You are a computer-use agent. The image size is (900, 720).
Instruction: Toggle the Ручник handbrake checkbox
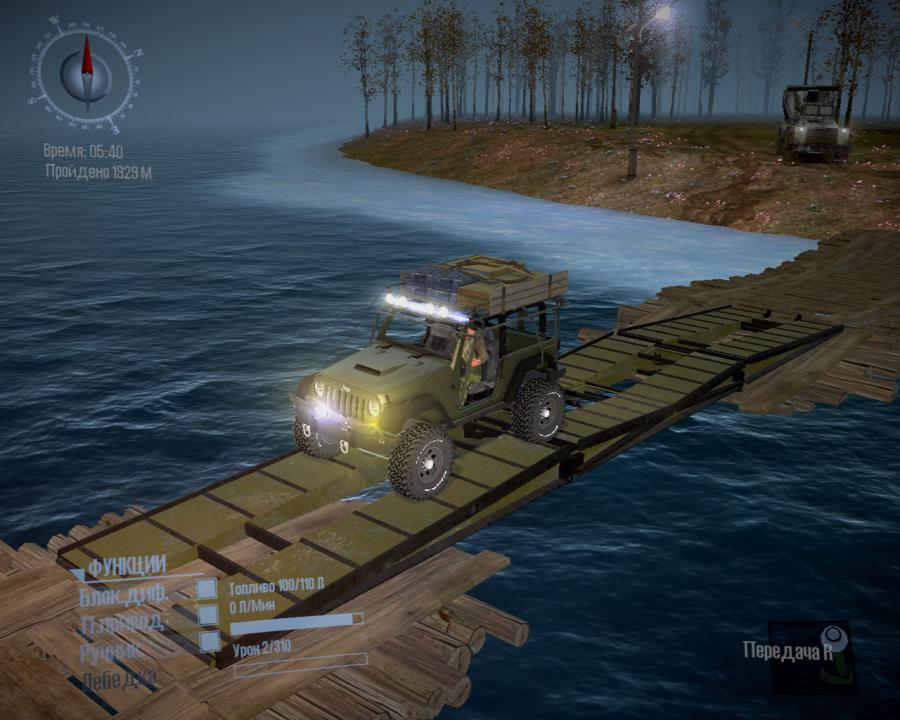[x=209, y=641]
